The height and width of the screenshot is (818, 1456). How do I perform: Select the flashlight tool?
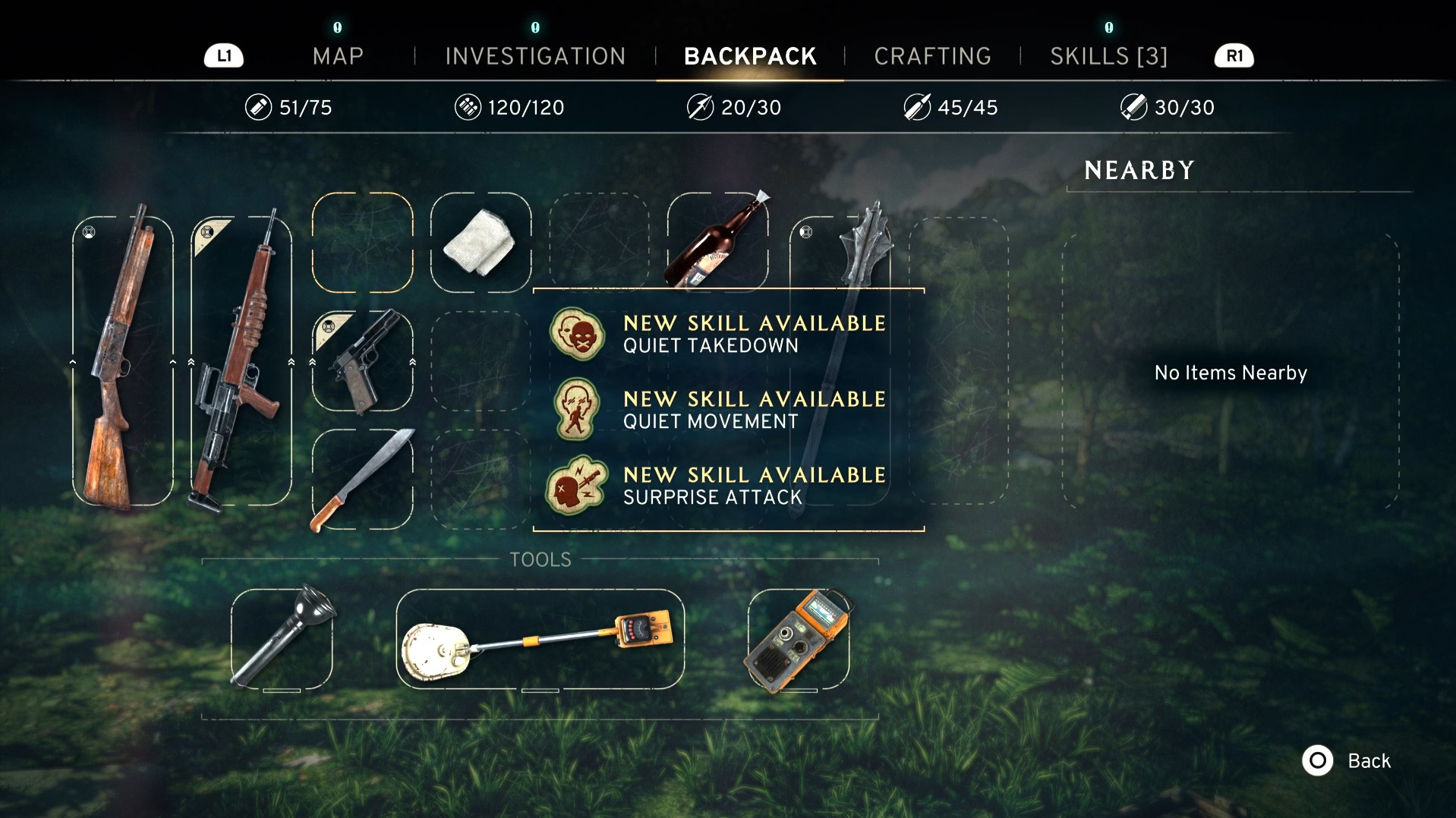coord(282,639)
